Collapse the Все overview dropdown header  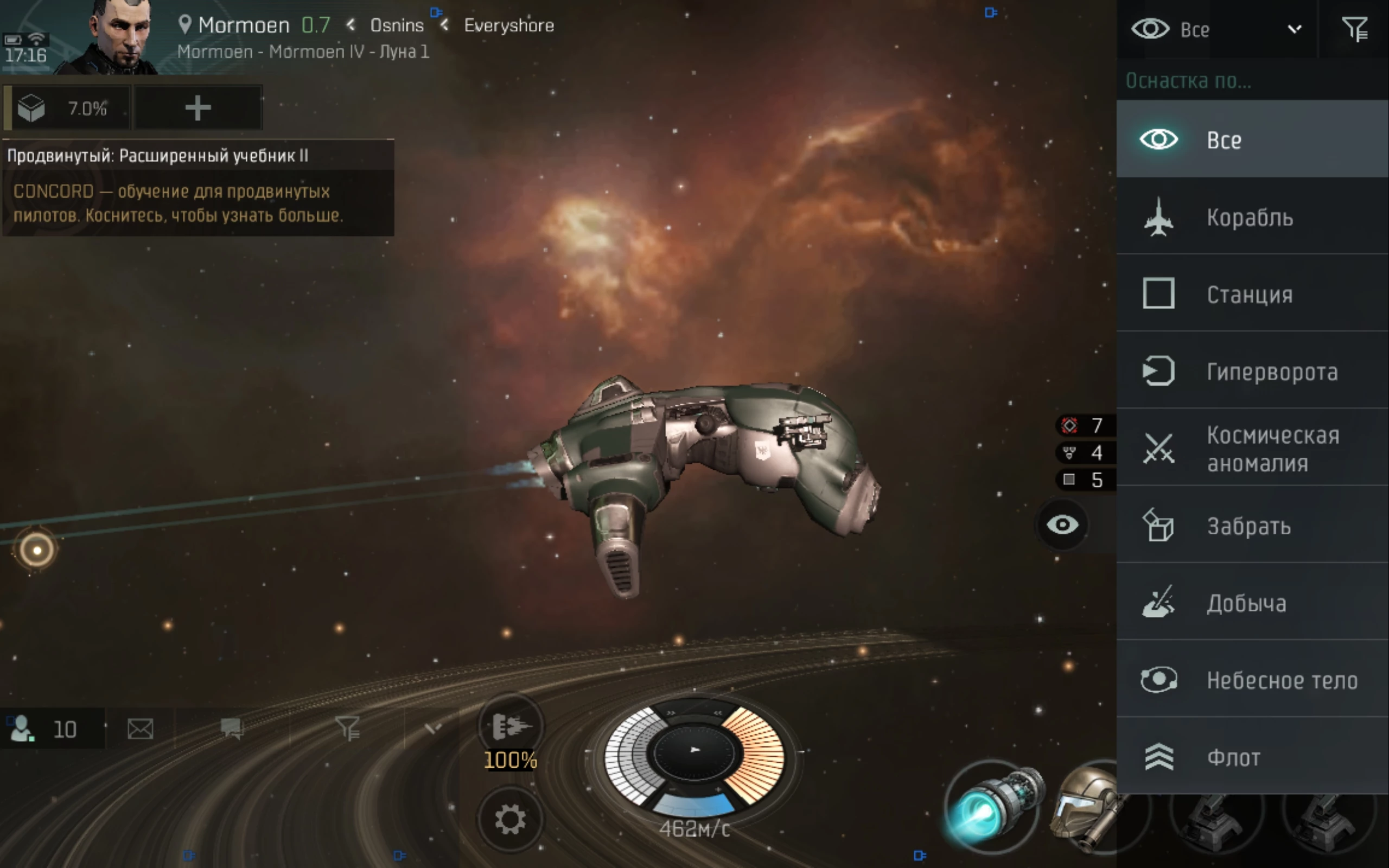coord(1216,29)
